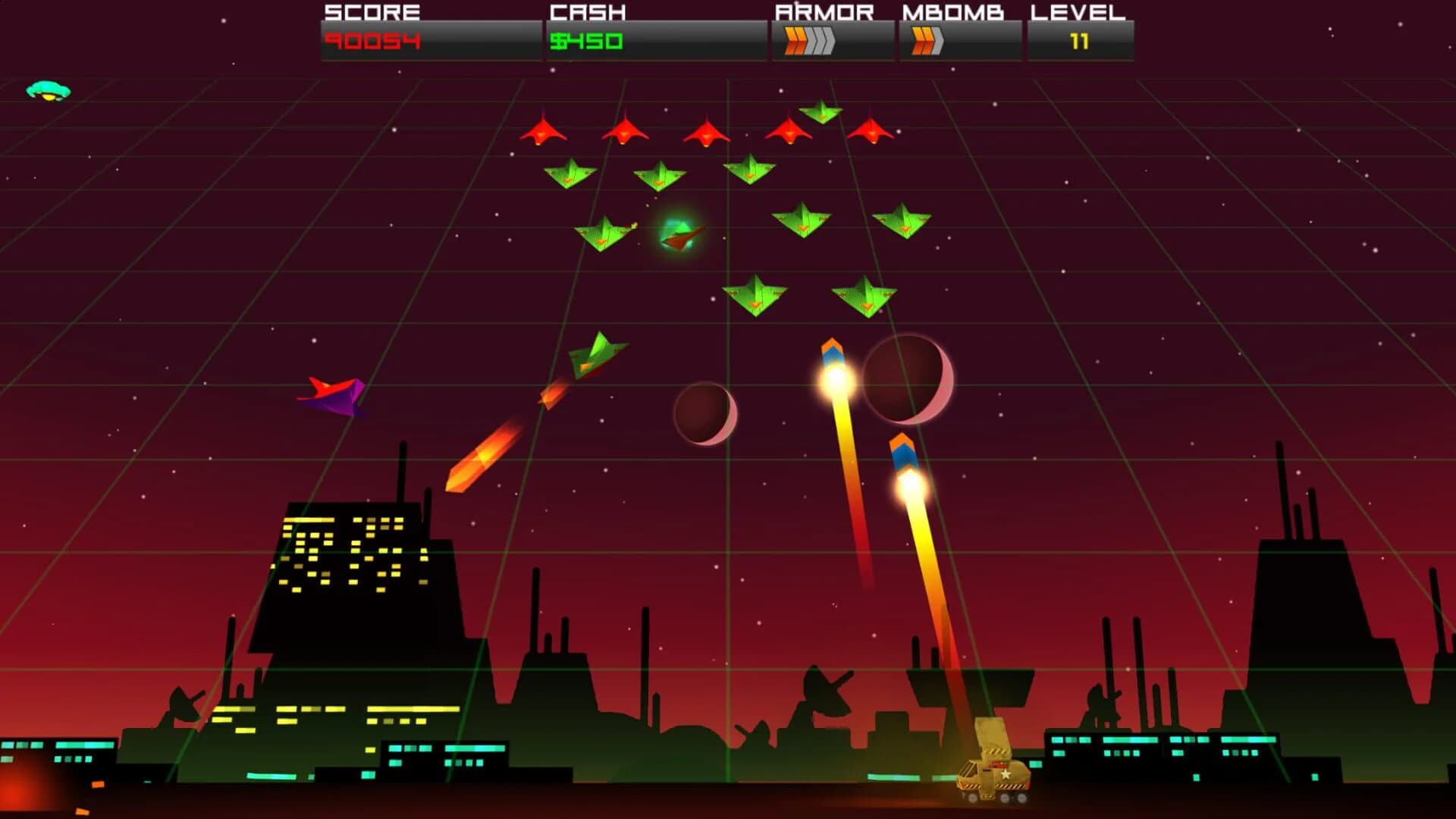Toggle the orange MBOMB chevron indicator

click(922, 39)
